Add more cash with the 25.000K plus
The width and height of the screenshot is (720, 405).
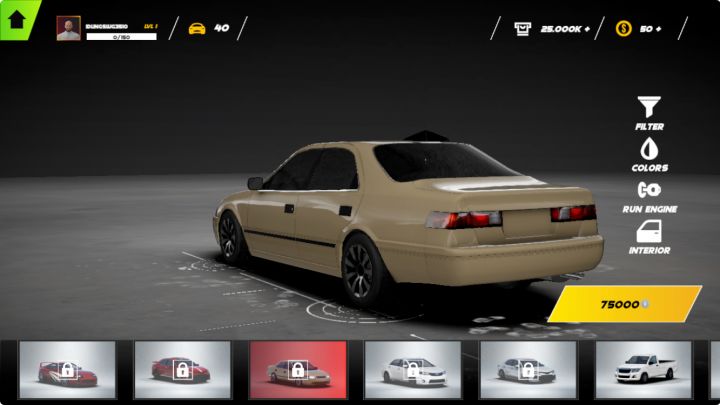point(585,28)
